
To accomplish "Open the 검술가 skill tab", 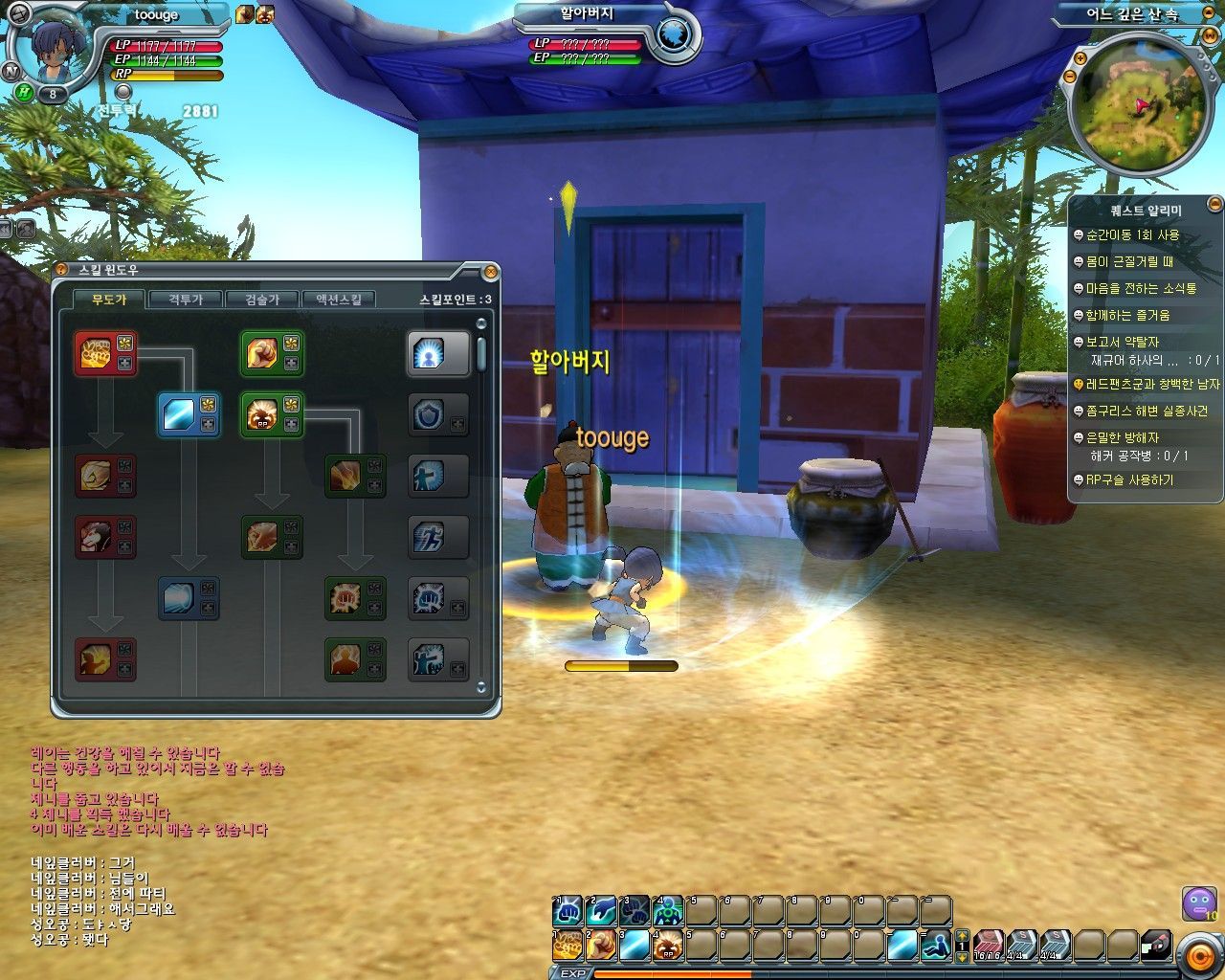I will (x=261, y=300).
